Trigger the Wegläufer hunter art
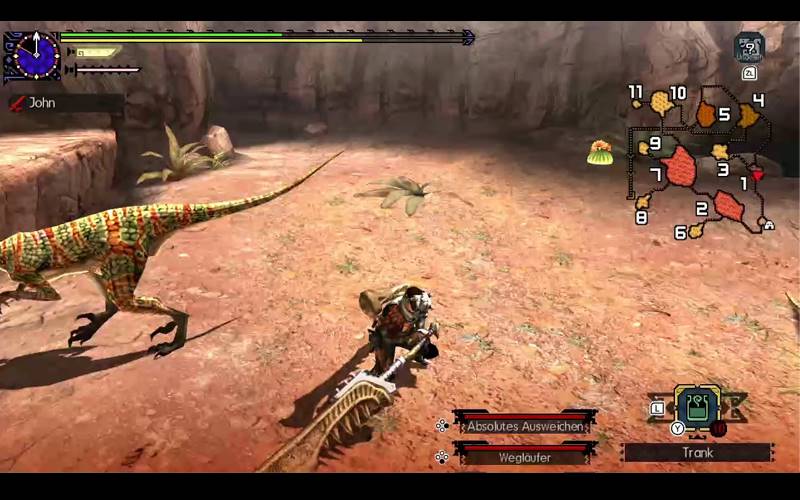Viewport: 800px width, 500px height. (524, 457)
